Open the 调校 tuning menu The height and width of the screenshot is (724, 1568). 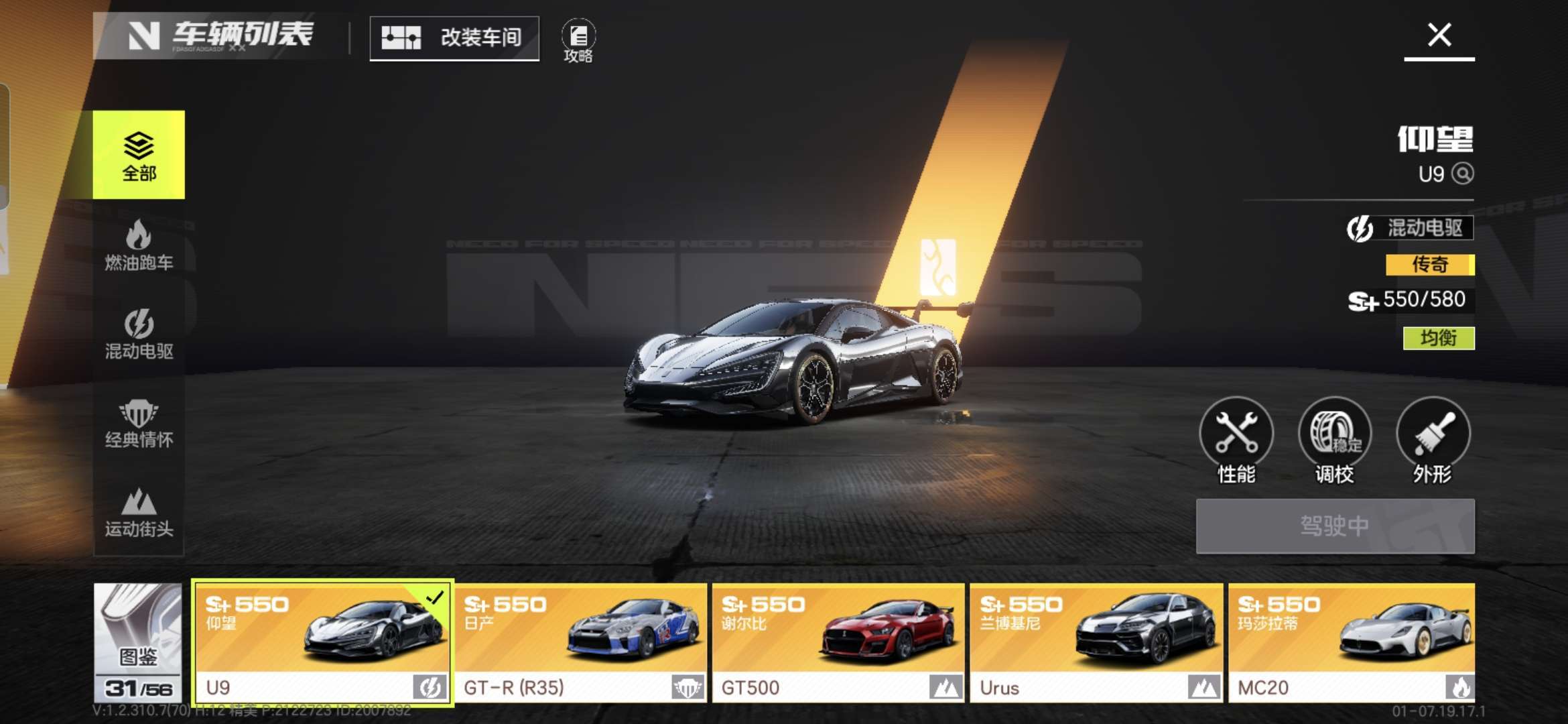pos(1334,440)
